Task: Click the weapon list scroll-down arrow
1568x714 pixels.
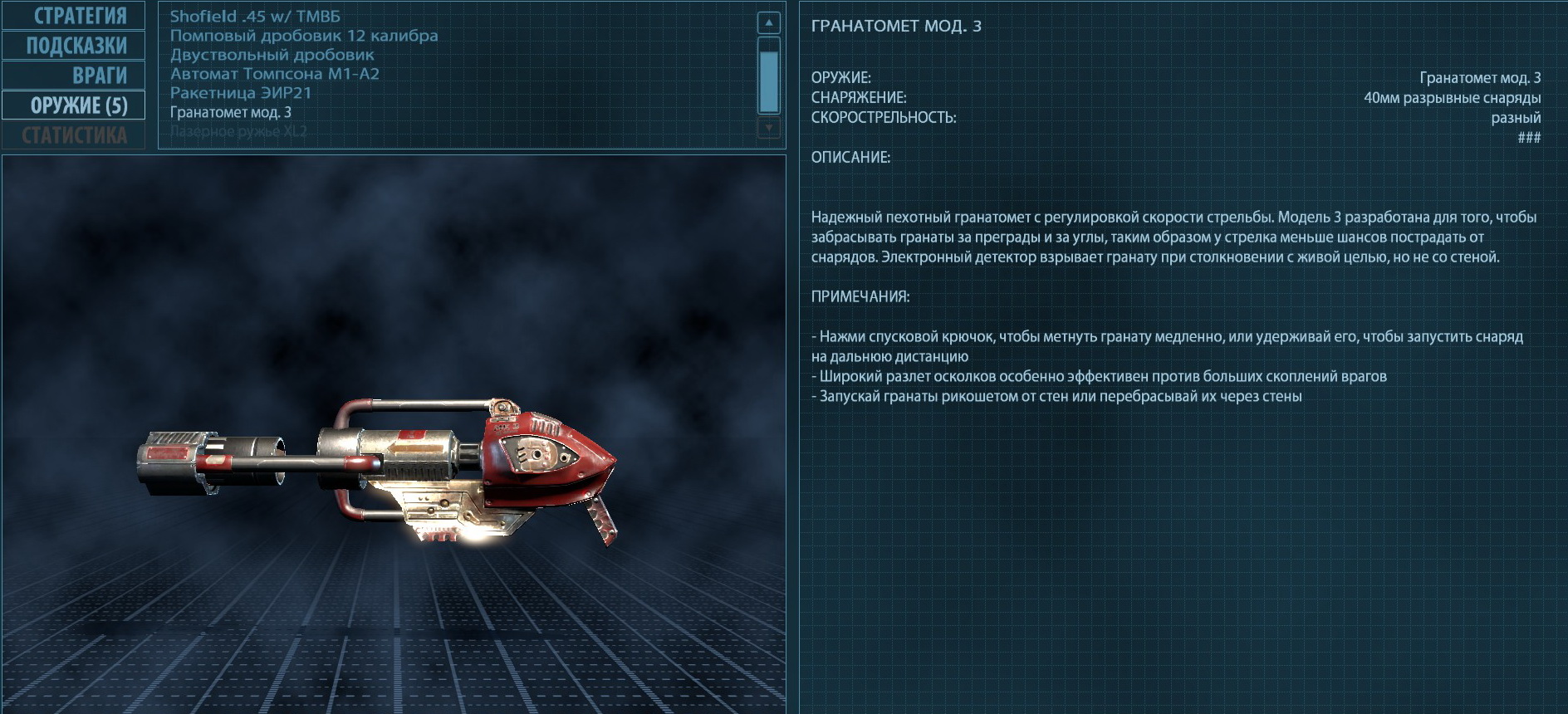Action: pos(769,128)
